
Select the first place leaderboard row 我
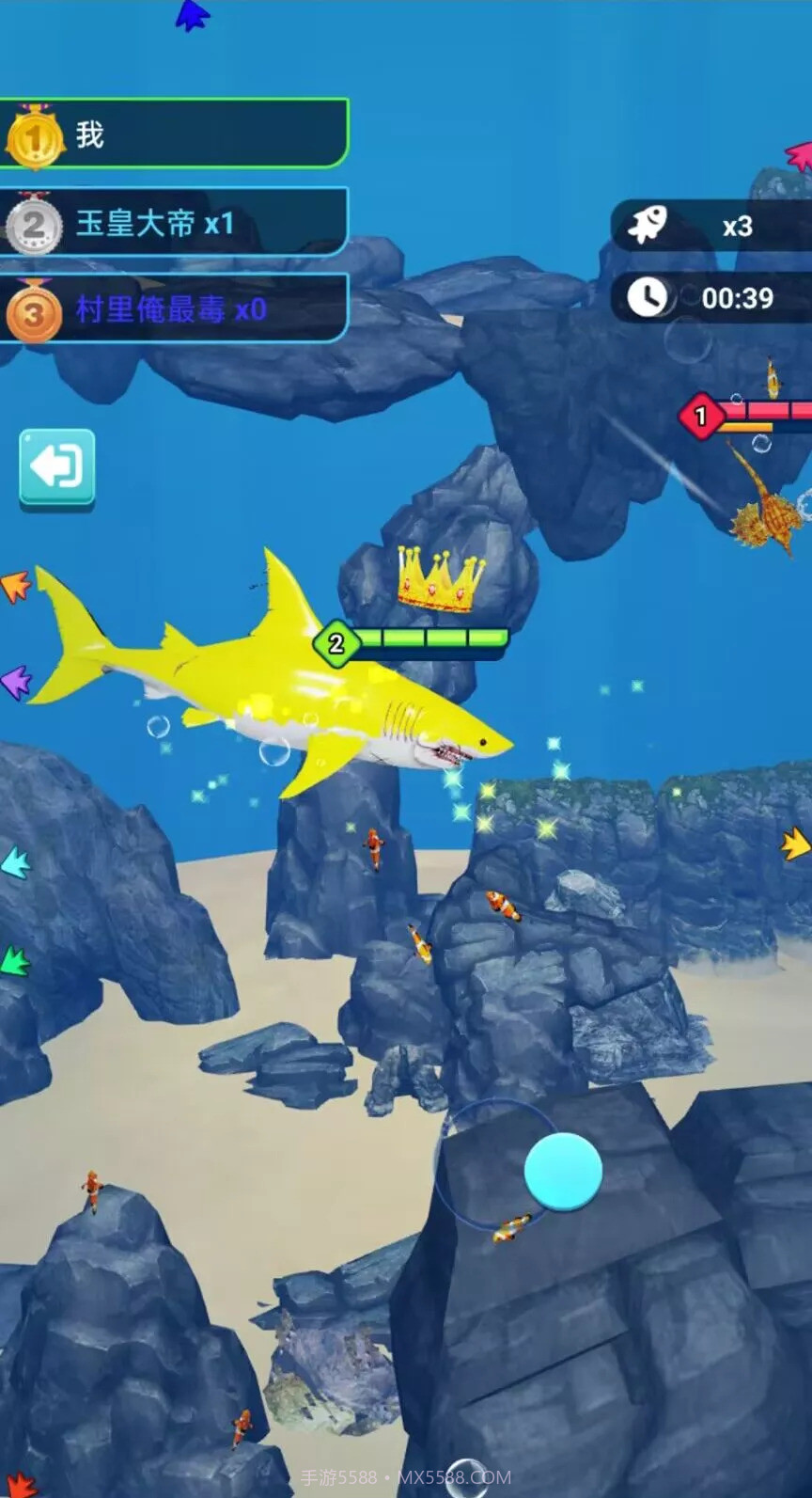coord(174,134)
